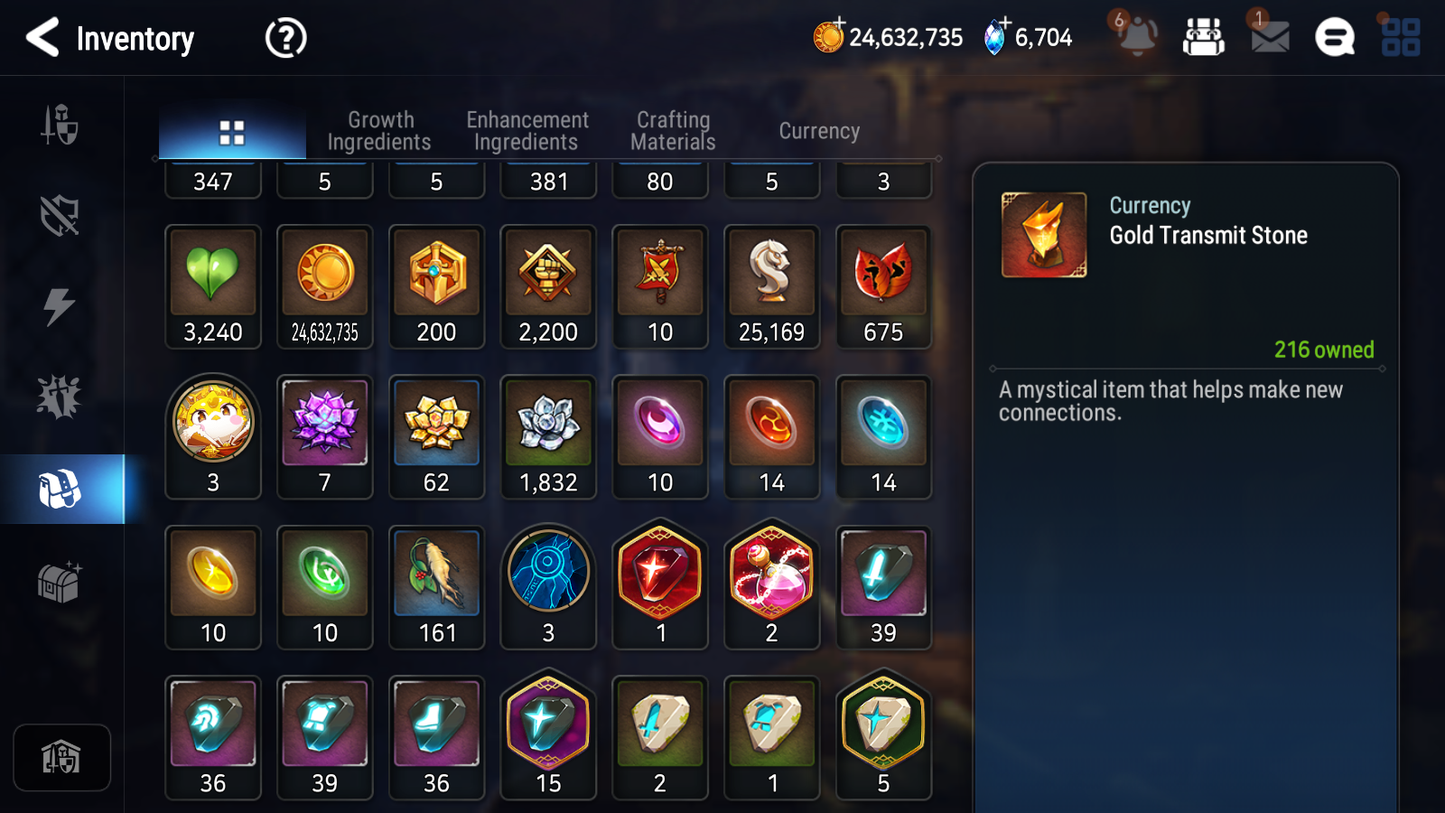This screenshot has width=1445, height=813.
Task: Select the Equipment sidebar icon
Action: pyautogui.click(x=62, y=216)
